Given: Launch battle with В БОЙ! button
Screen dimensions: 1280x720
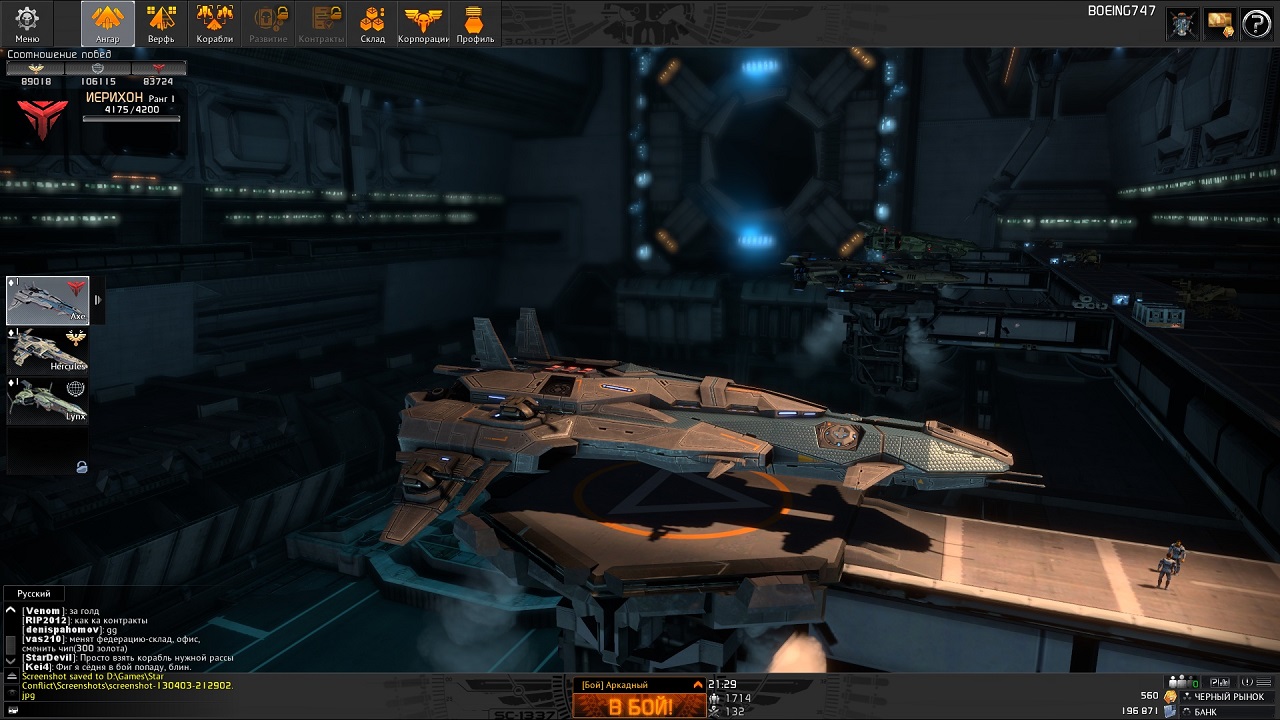Looking at the screenshot, I should pos(638,706).
